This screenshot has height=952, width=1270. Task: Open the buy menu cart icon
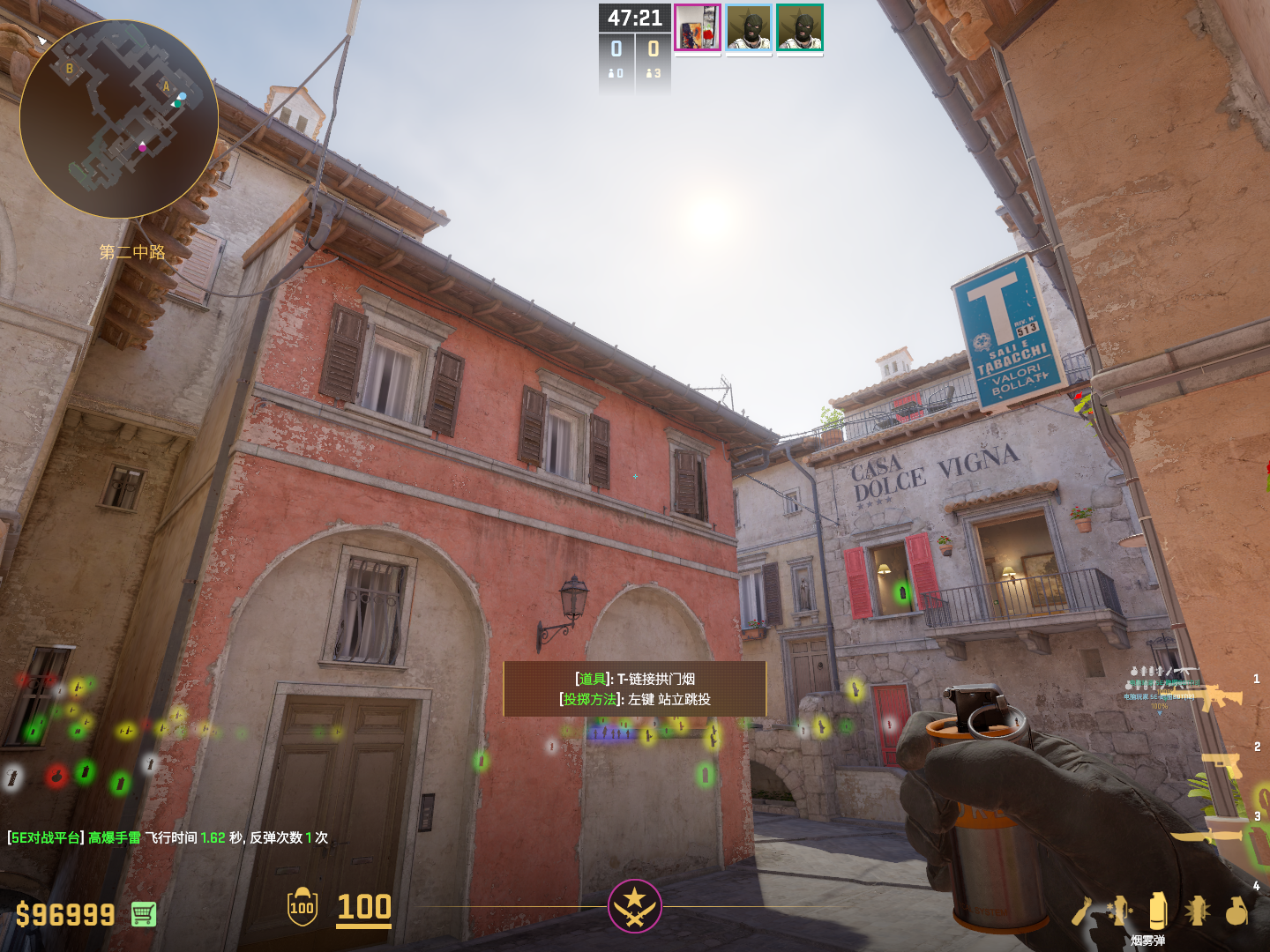[x=144, y=914]
